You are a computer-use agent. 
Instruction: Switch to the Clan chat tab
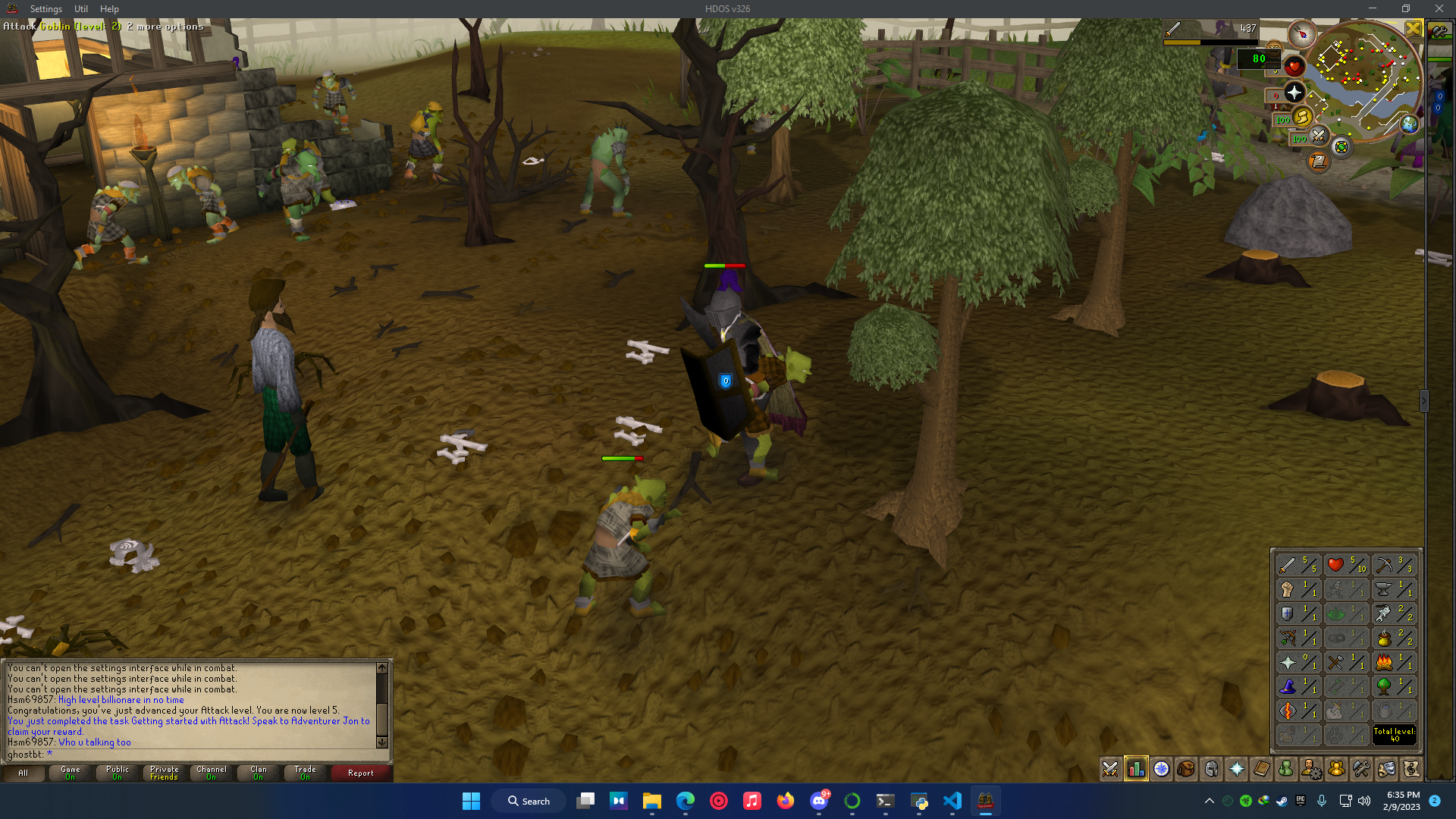coord(257,773)
